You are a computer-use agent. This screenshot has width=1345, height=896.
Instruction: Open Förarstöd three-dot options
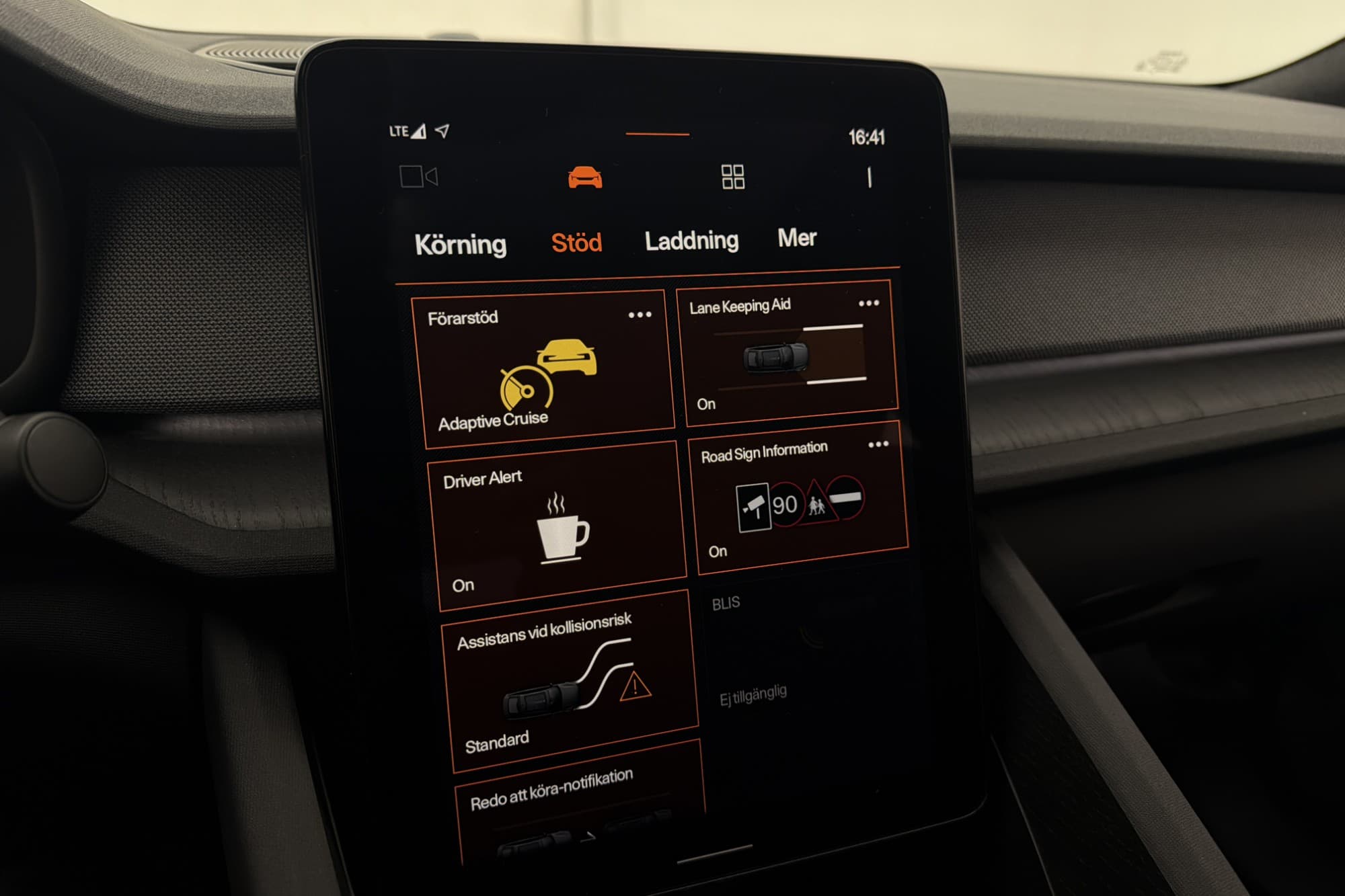pyautogui.click(x=640, y=315)
